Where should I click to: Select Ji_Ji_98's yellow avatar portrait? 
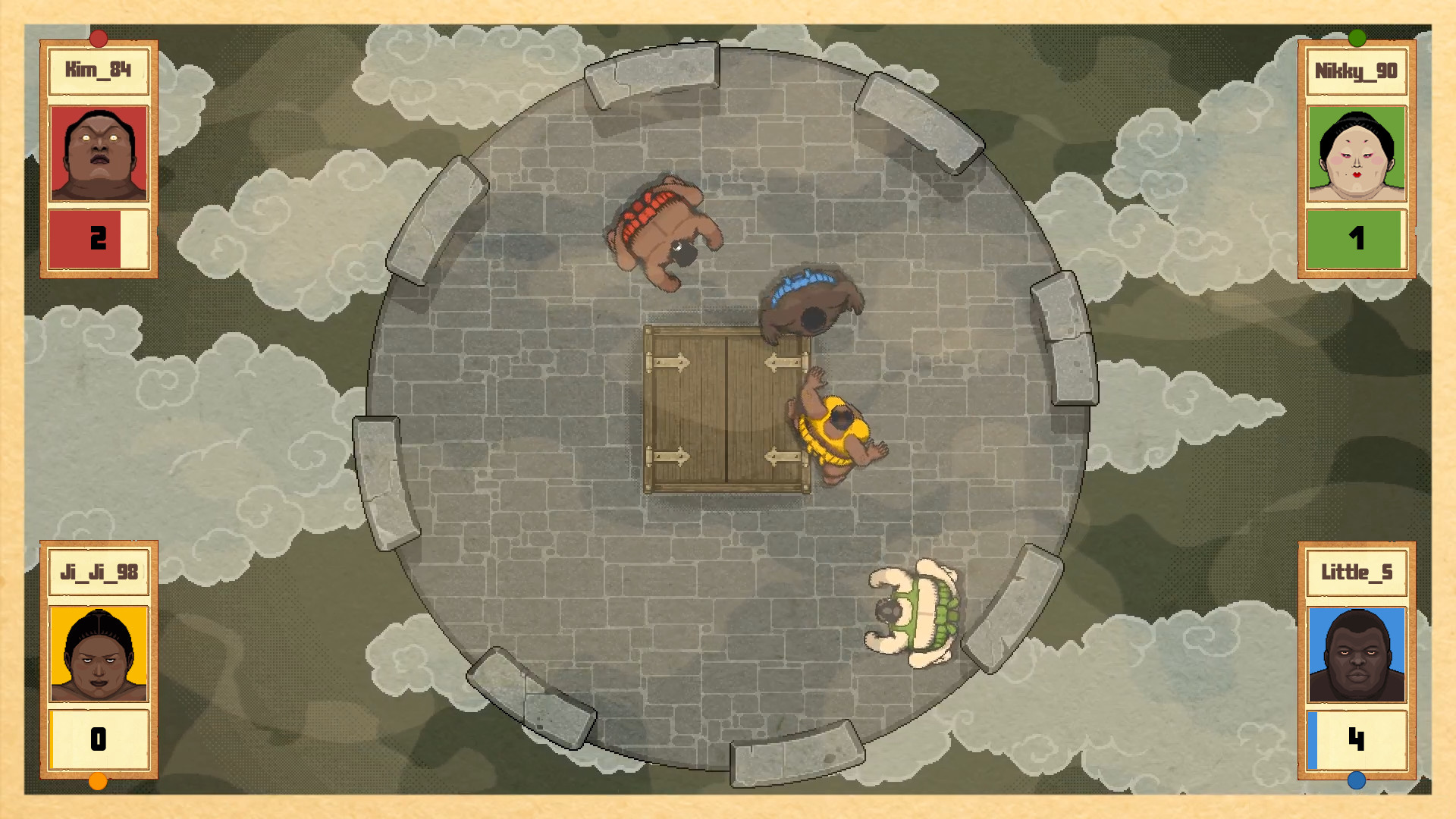(x=97, y=654)
